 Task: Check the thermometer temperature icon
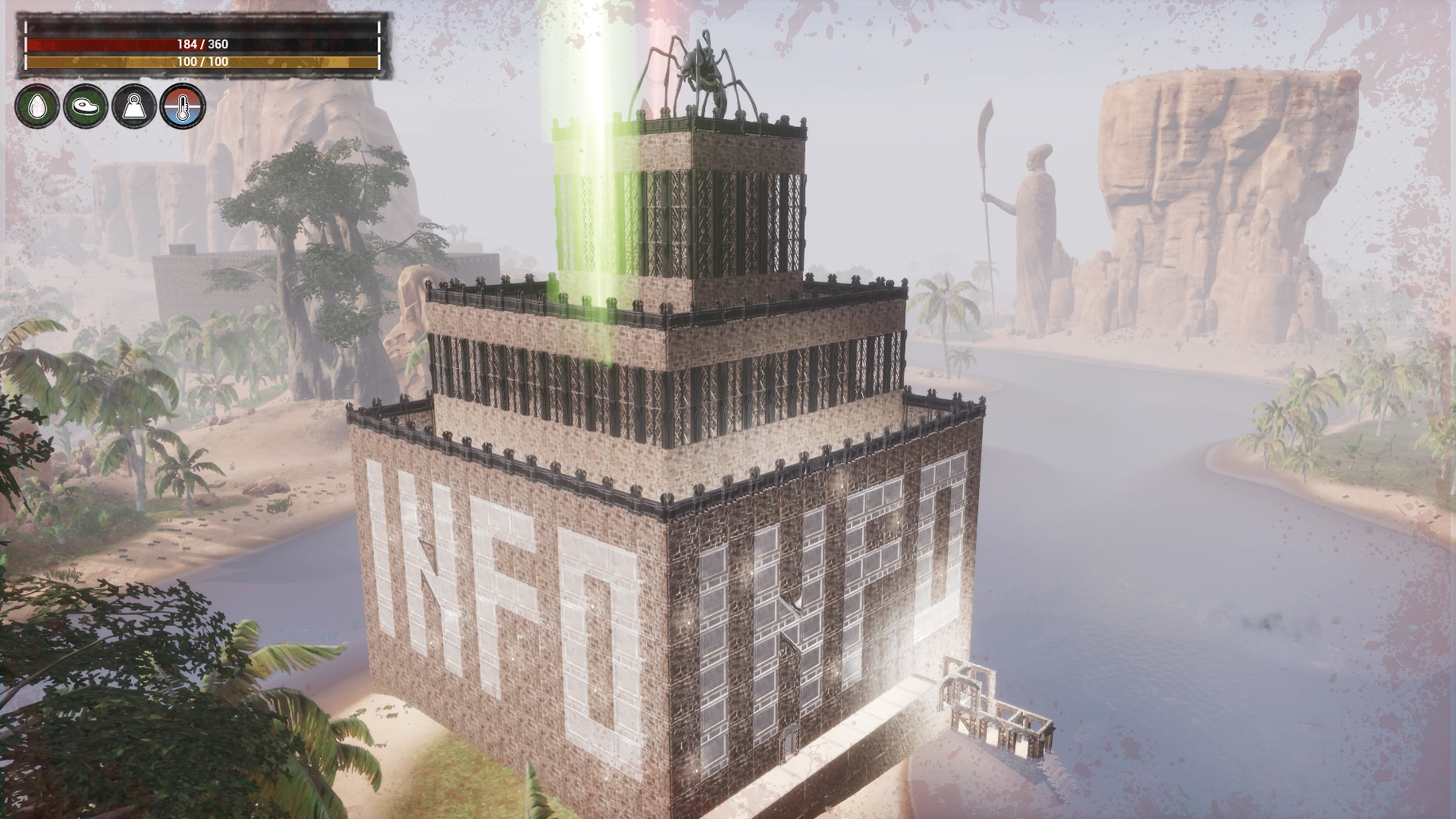pyautogui.click(x=183, y=106)
